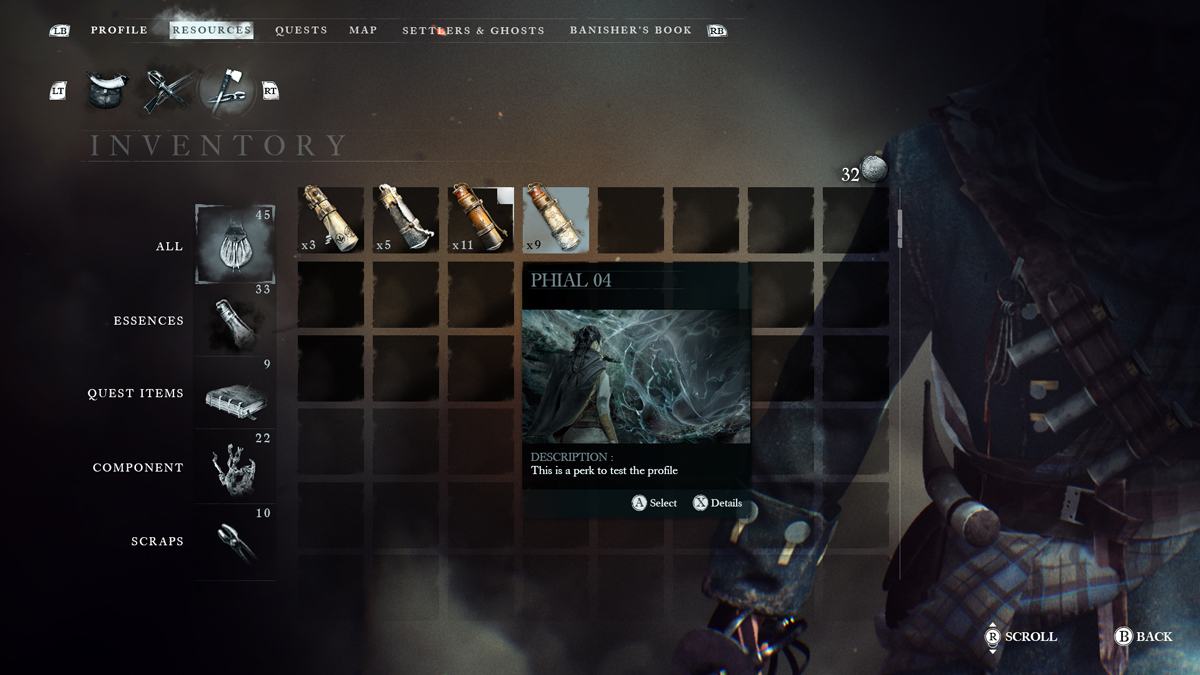Select the Resources tab
Image resolution: width=1200 pixels, height=675 pixels.
click(211, 30)
